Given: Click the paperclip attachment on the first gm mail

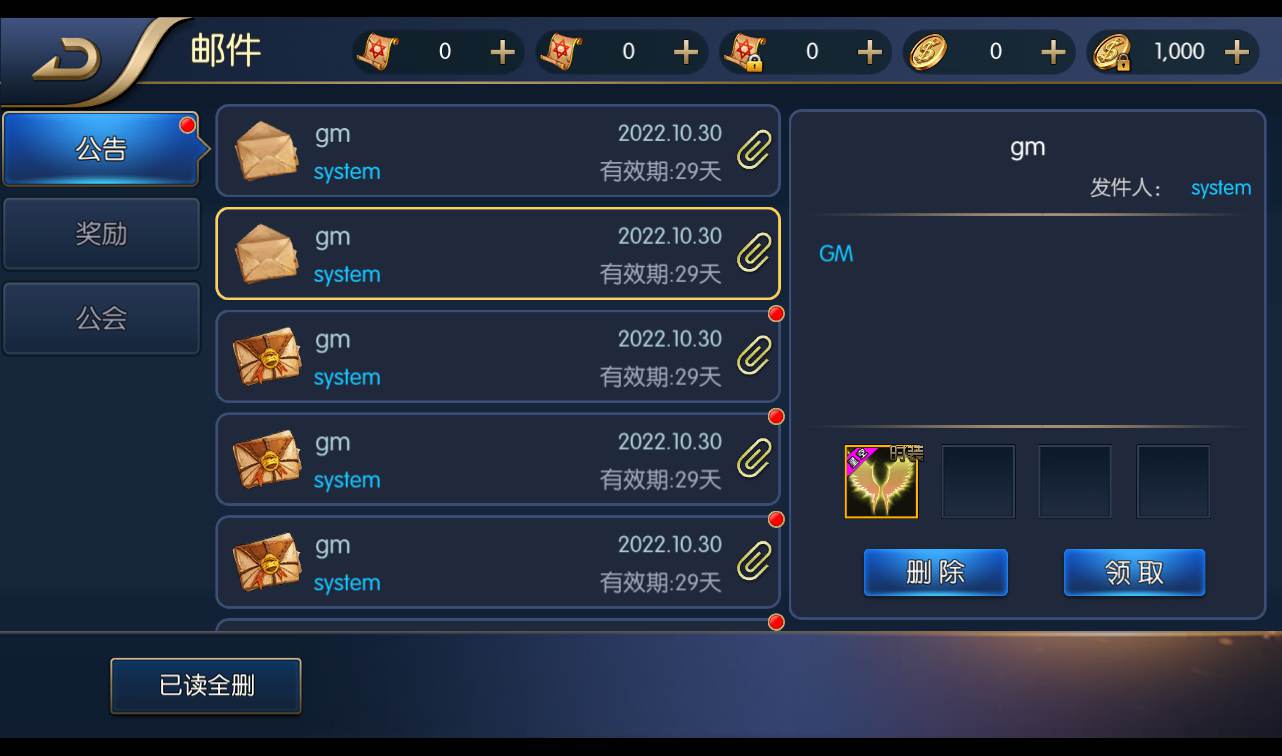Looking at the screenshot, I should tap(753, 151).
